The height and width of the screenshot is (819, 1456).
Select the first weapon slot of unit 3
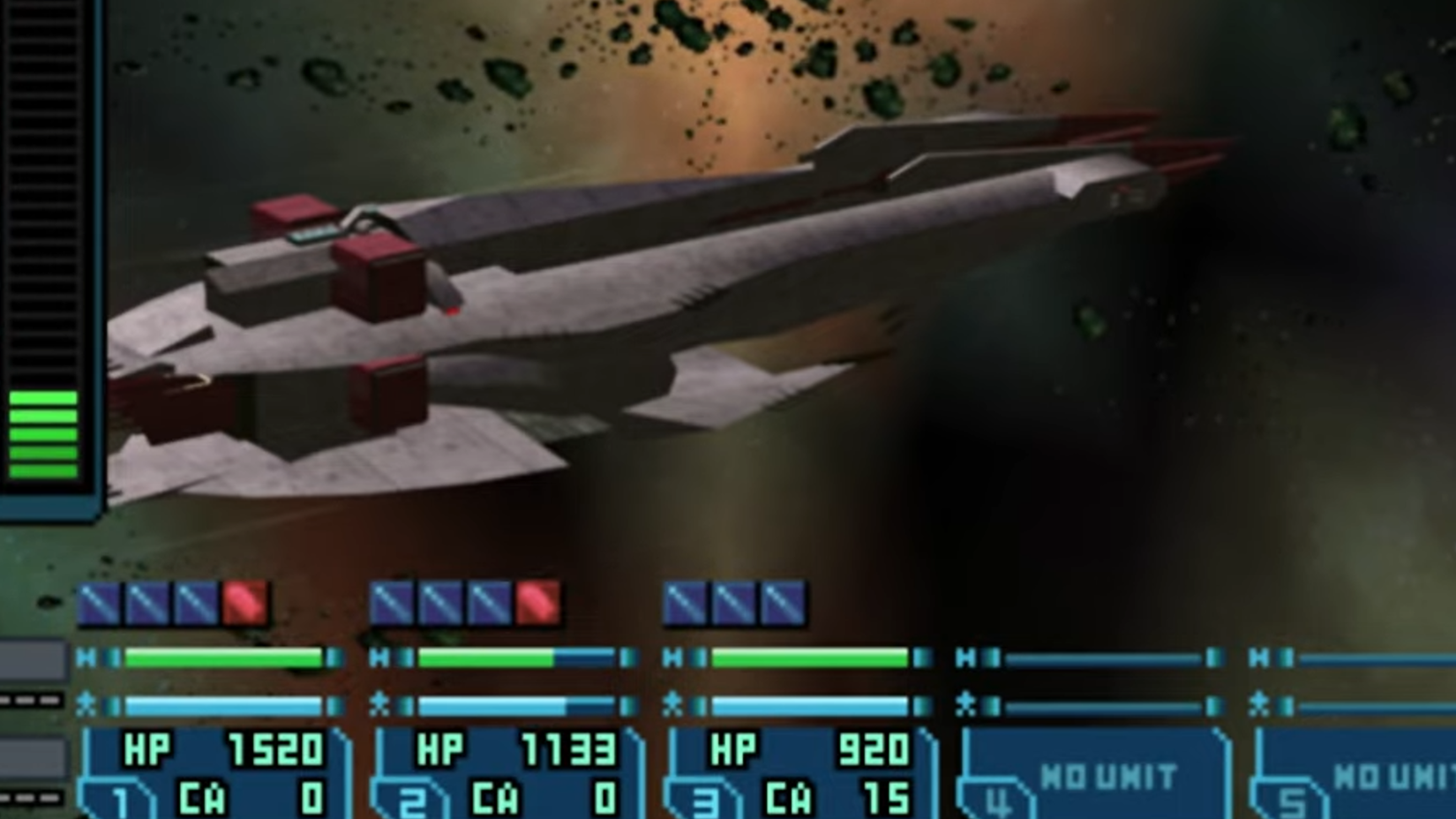coord(684,602)
